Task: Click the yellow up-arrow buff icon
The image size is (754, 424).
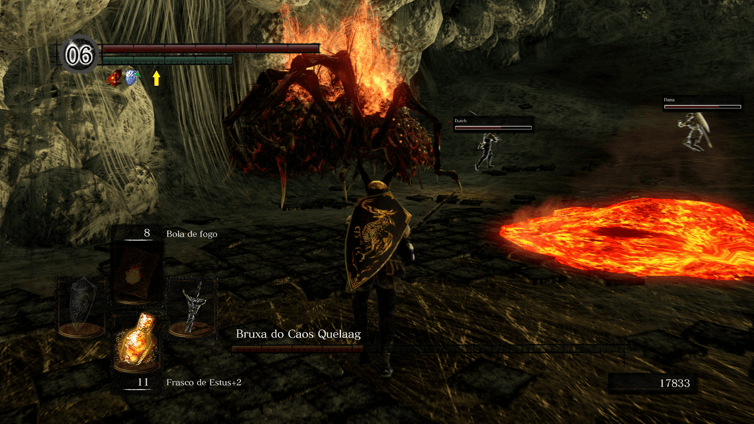Action: tap(156, 77)
